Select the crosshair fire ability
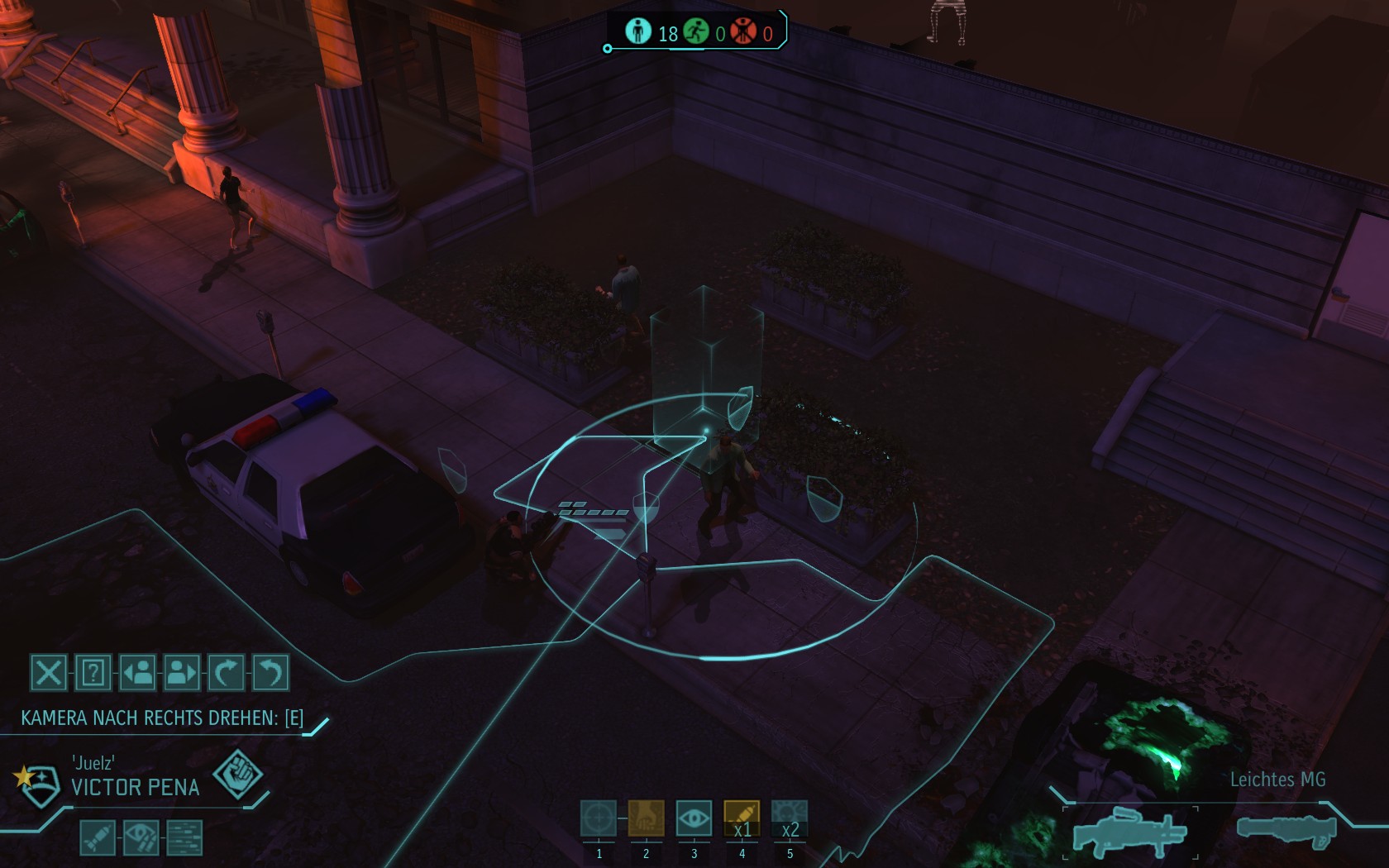 598,819
